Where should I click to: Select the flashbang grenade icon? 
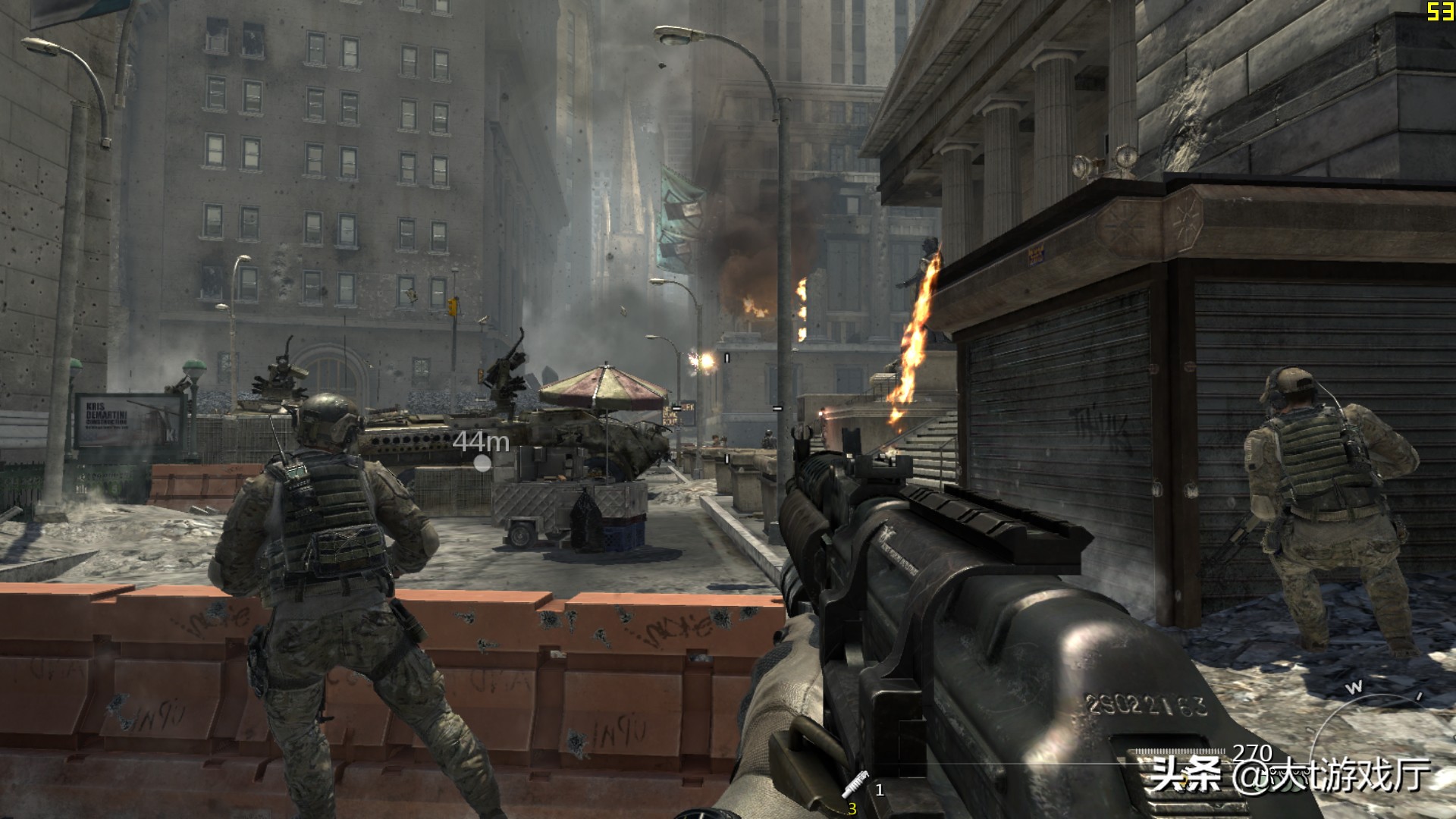855,784
